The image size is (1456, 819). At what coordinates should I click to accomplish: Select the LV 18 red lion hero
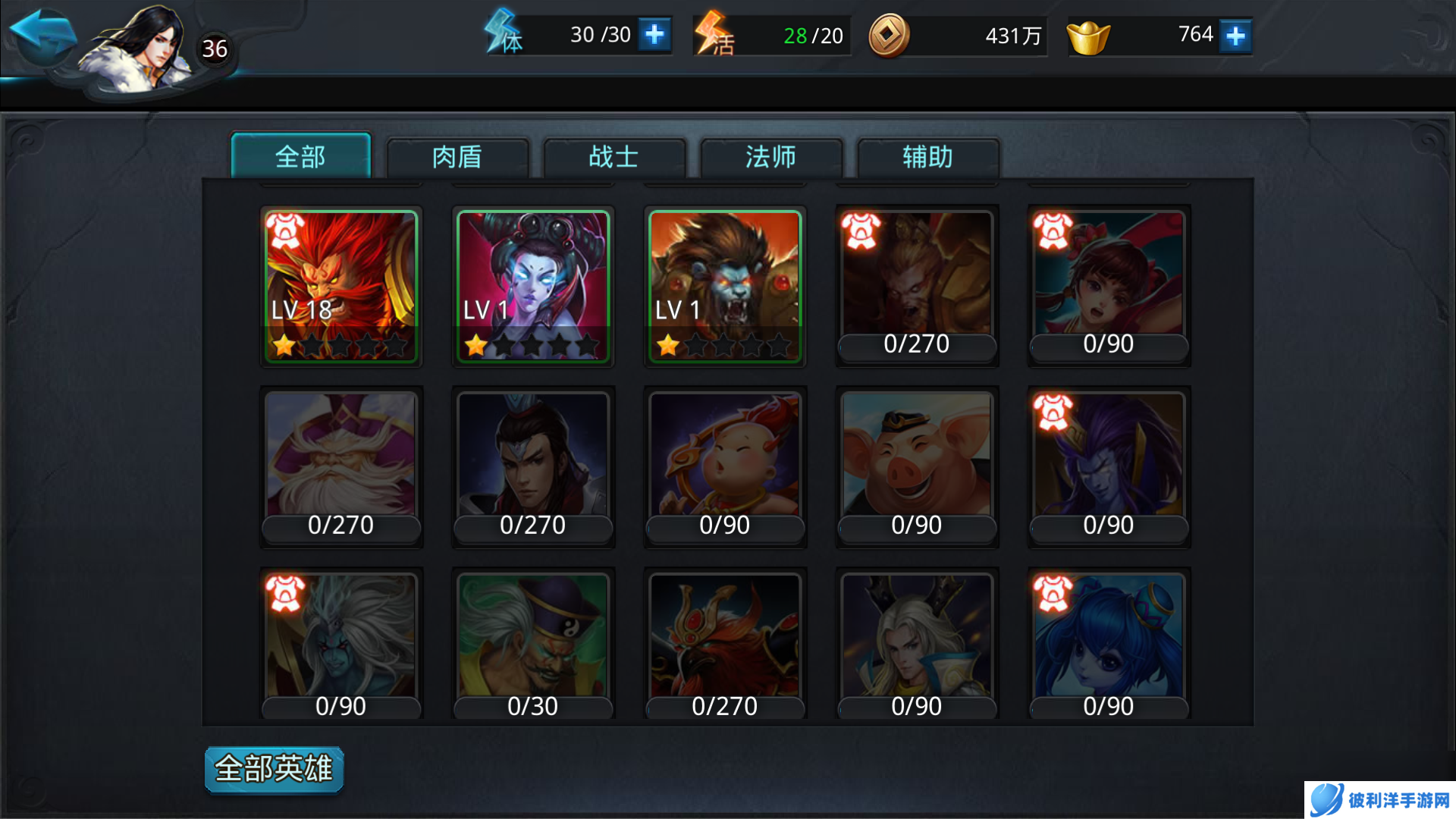(341, 286)
